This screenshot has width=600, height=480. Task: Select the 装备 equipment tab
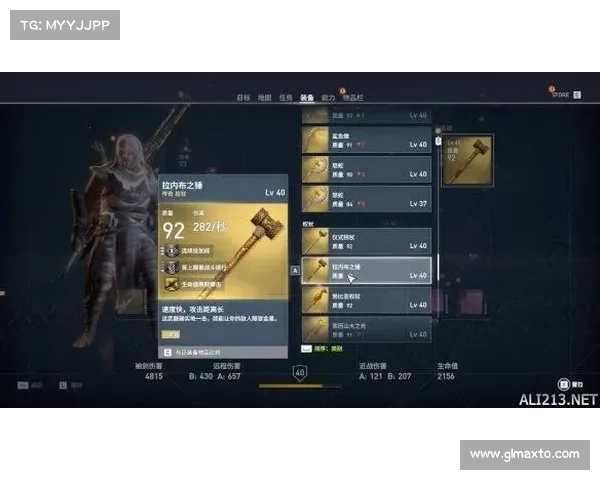307,97
